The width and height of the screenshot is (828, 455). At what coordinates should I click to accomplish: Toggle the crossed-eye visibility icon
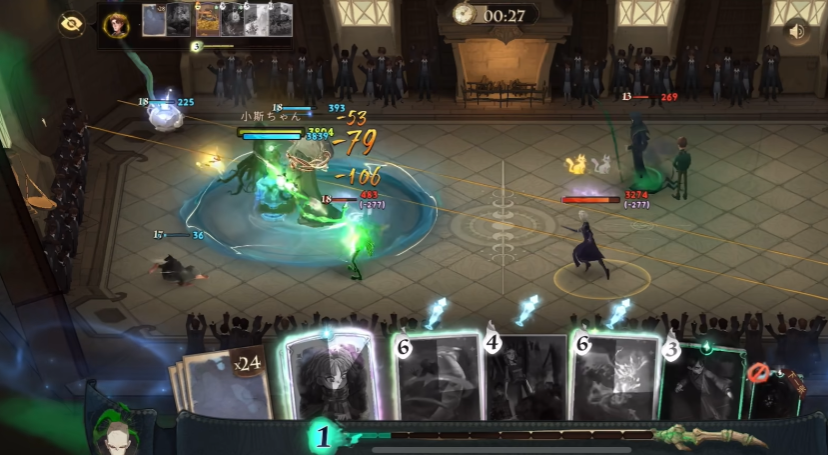point(71,25)
